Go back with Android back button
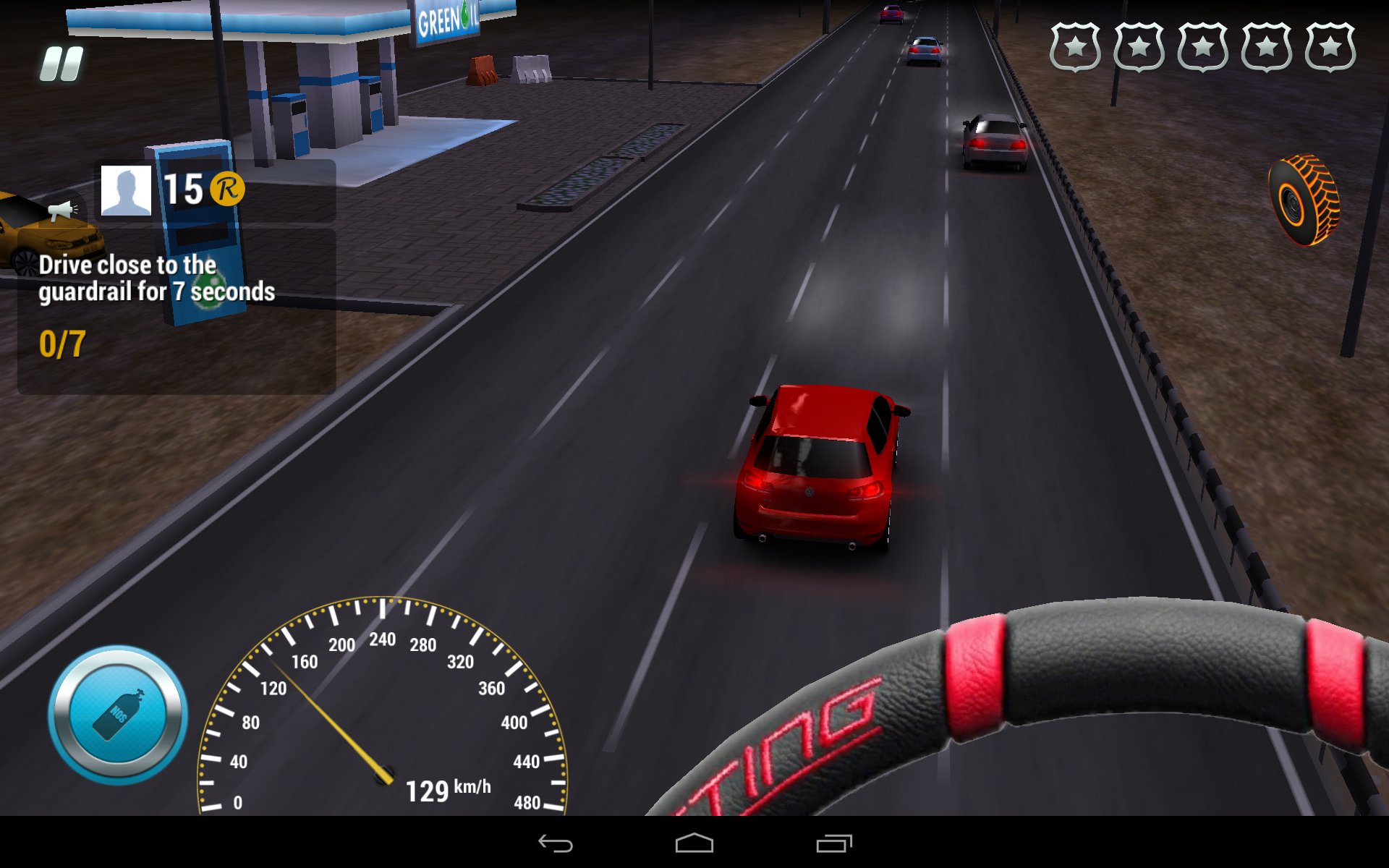This screenshot has width=1389, height=868. pos(556,843)
